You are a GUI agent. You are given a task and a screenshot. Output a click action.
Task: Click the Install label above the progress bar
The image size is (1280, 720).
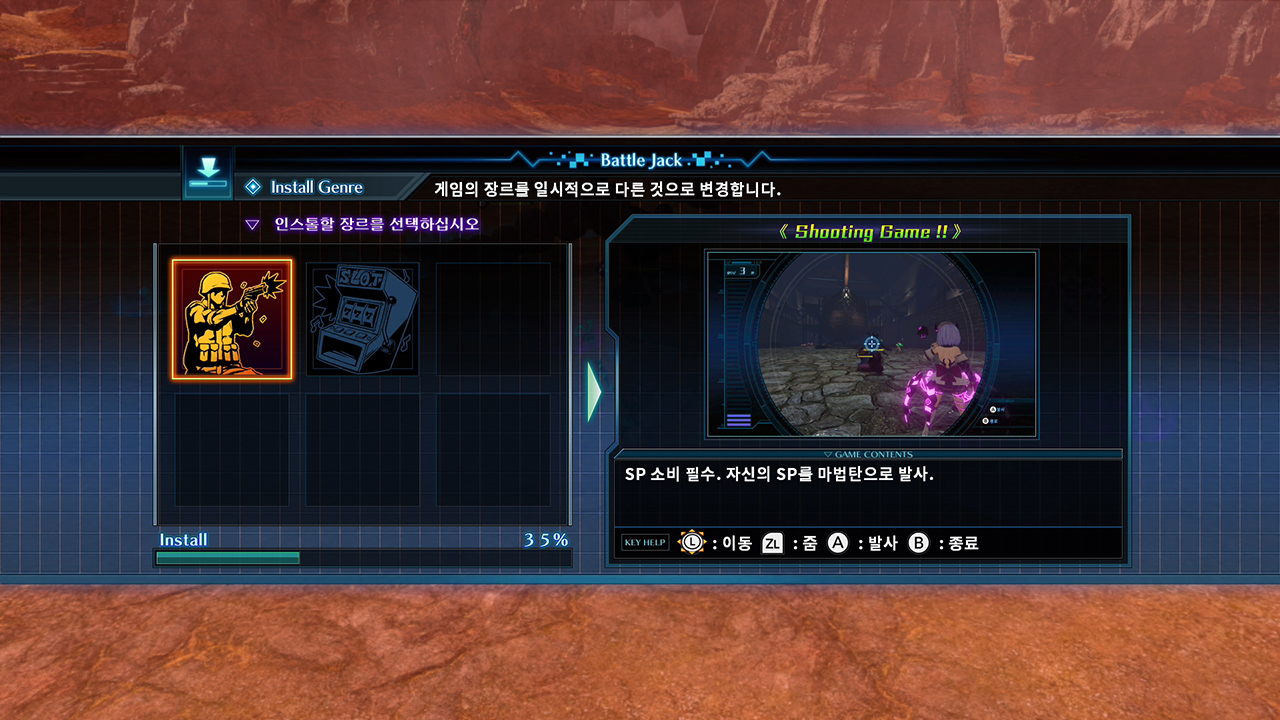pos(183,539)
